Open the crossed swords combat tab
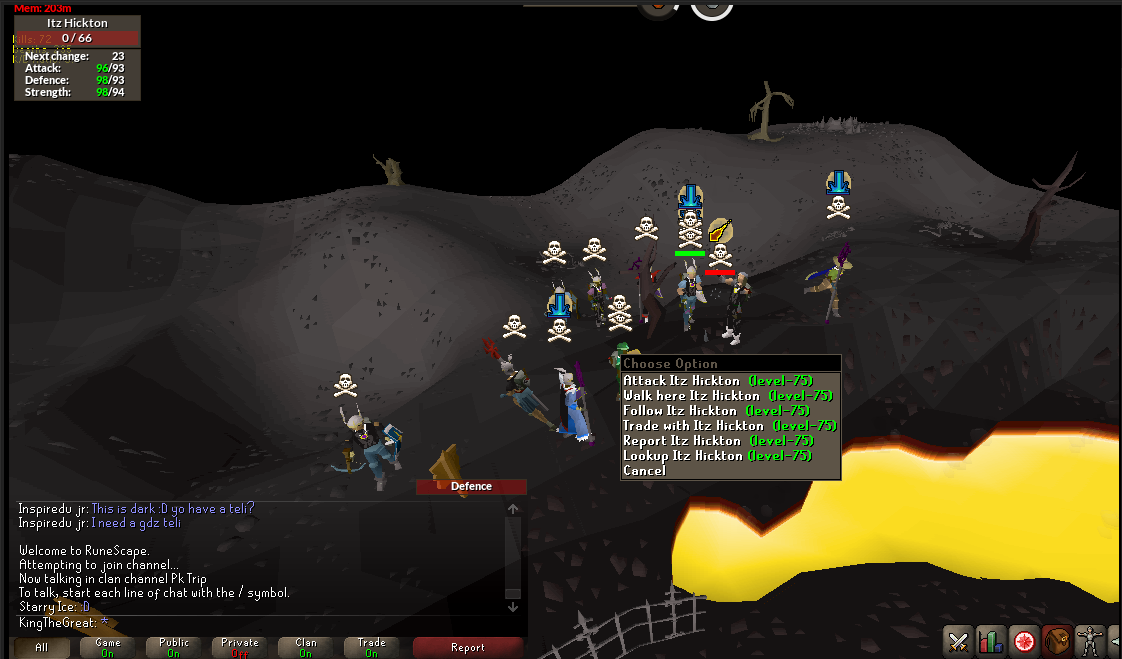Viewport: 1122px width, 659px height. (x=958, y=640)
